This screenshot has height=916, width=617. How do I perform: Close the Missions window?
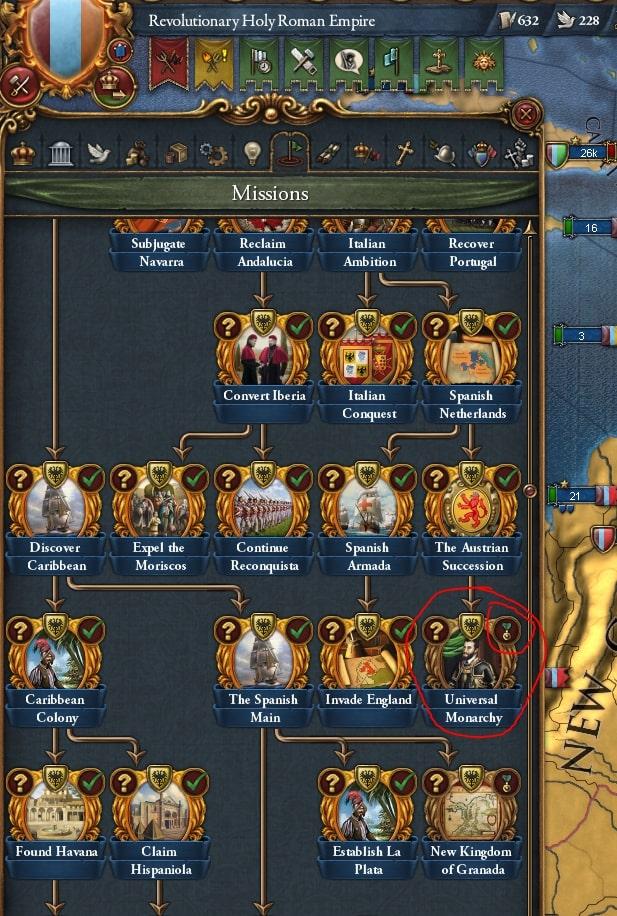point(523,115)
